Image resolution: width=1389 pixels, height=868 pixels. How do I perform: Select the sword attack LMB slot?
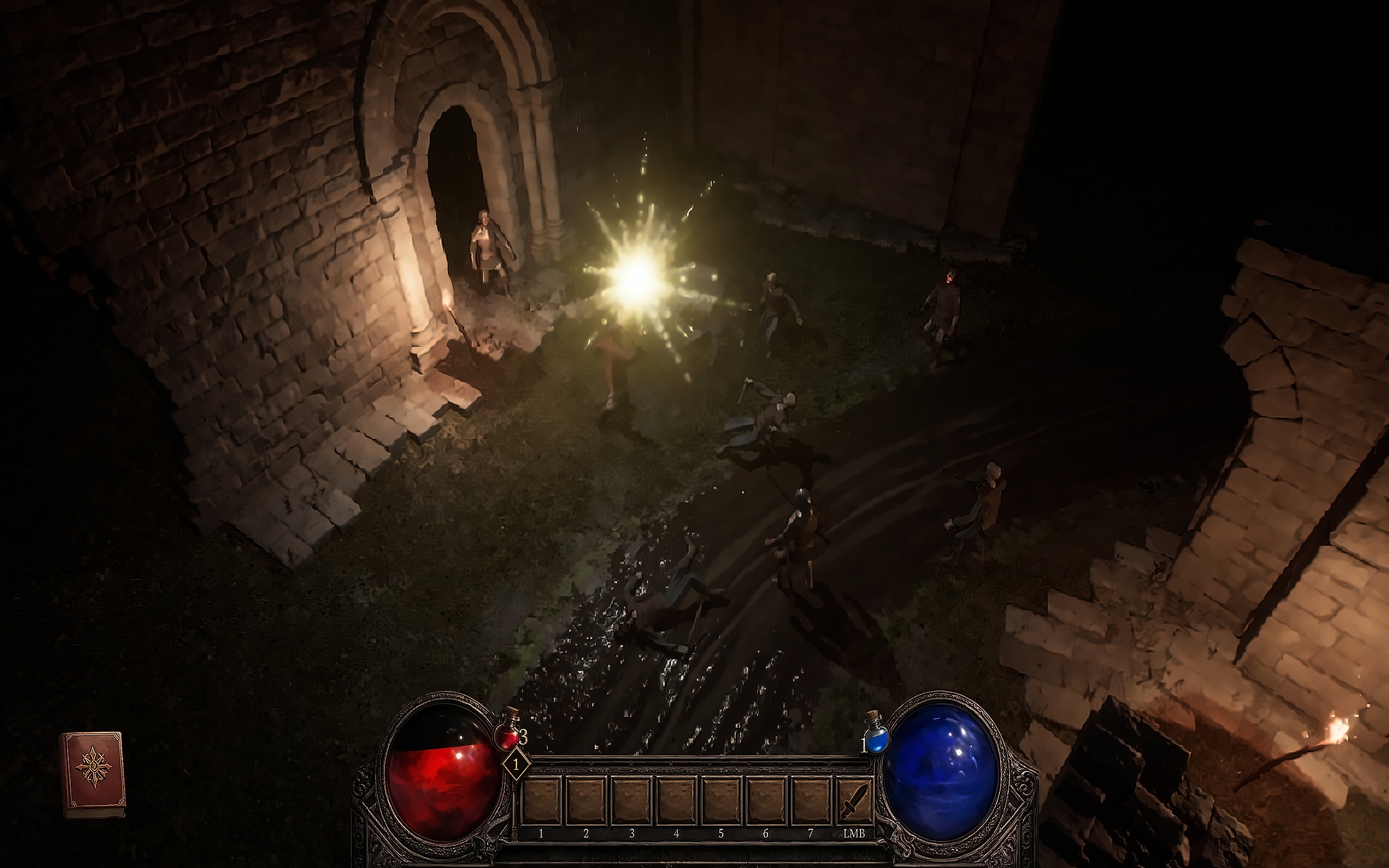click(854, 801)
